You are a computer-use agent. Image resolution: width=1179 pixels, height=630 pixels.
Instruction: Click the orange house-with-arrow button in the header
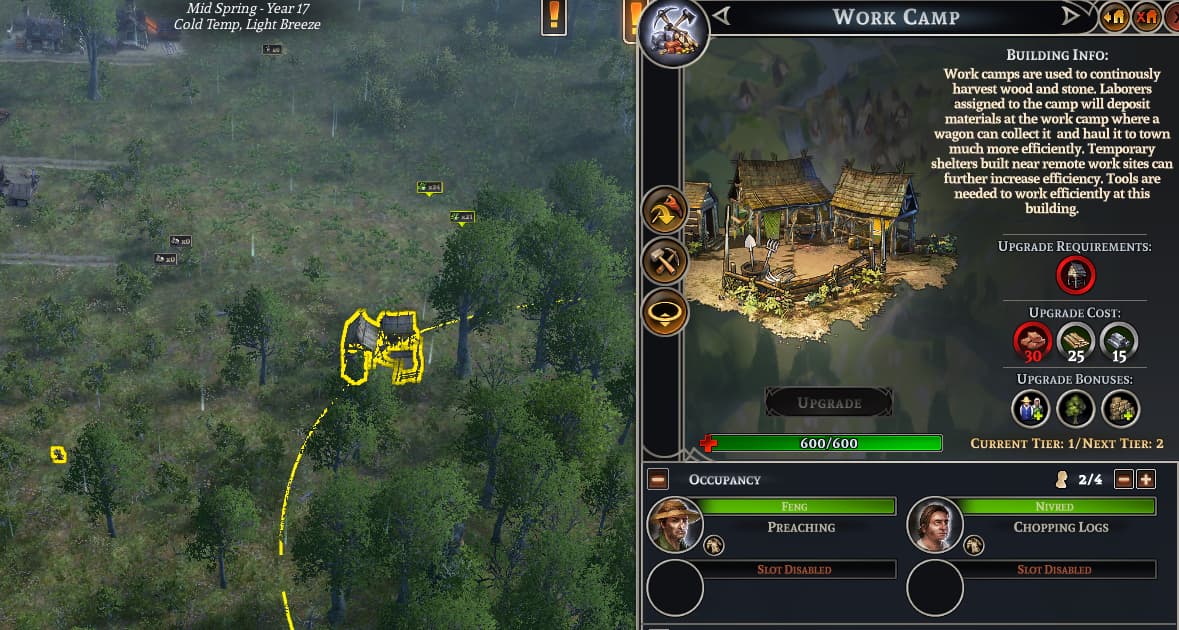point(1114,16)
